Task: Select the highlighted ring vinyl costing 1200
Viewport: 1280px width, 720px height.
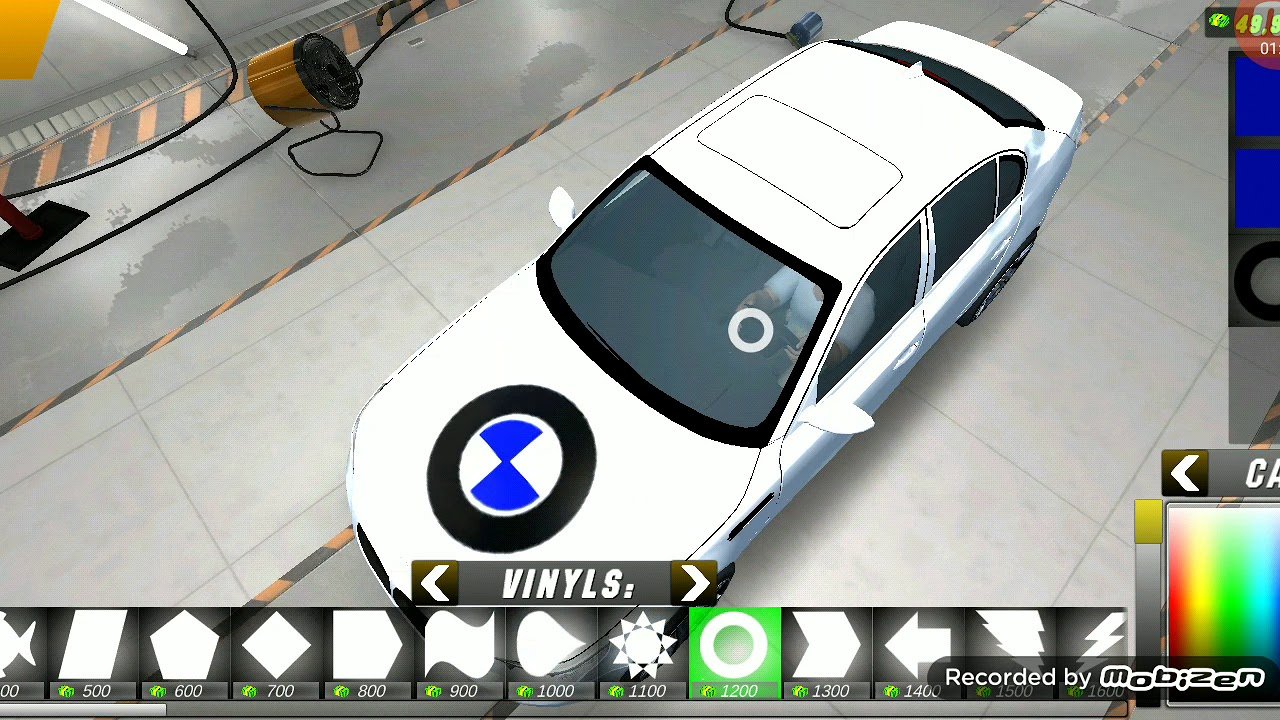Action: [734, 647]
